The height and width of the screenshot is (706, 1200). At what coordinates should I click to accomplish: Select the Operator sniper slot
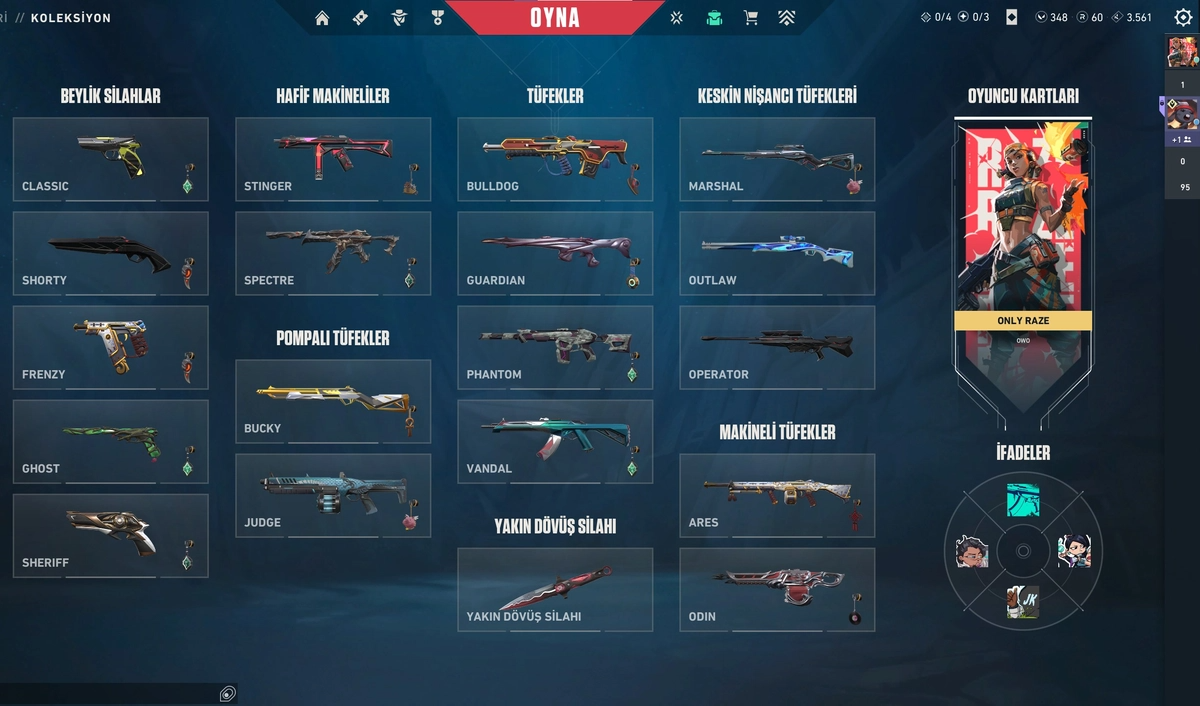(777, 347)
